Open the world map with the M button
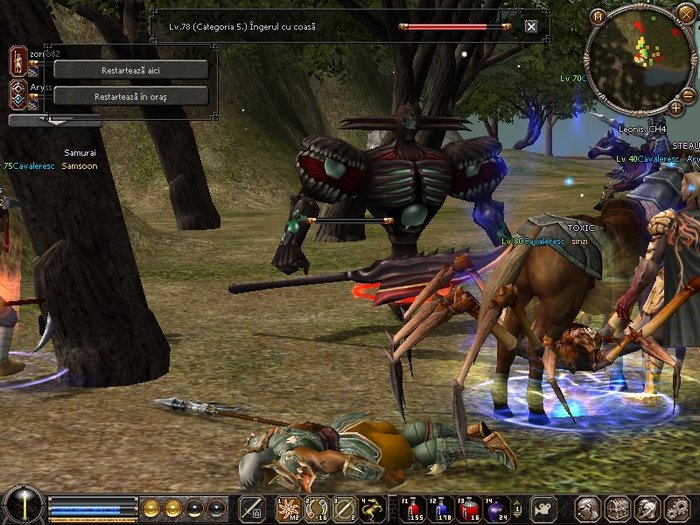This screenshot has height=525, width=700. [x=598, y=17]
